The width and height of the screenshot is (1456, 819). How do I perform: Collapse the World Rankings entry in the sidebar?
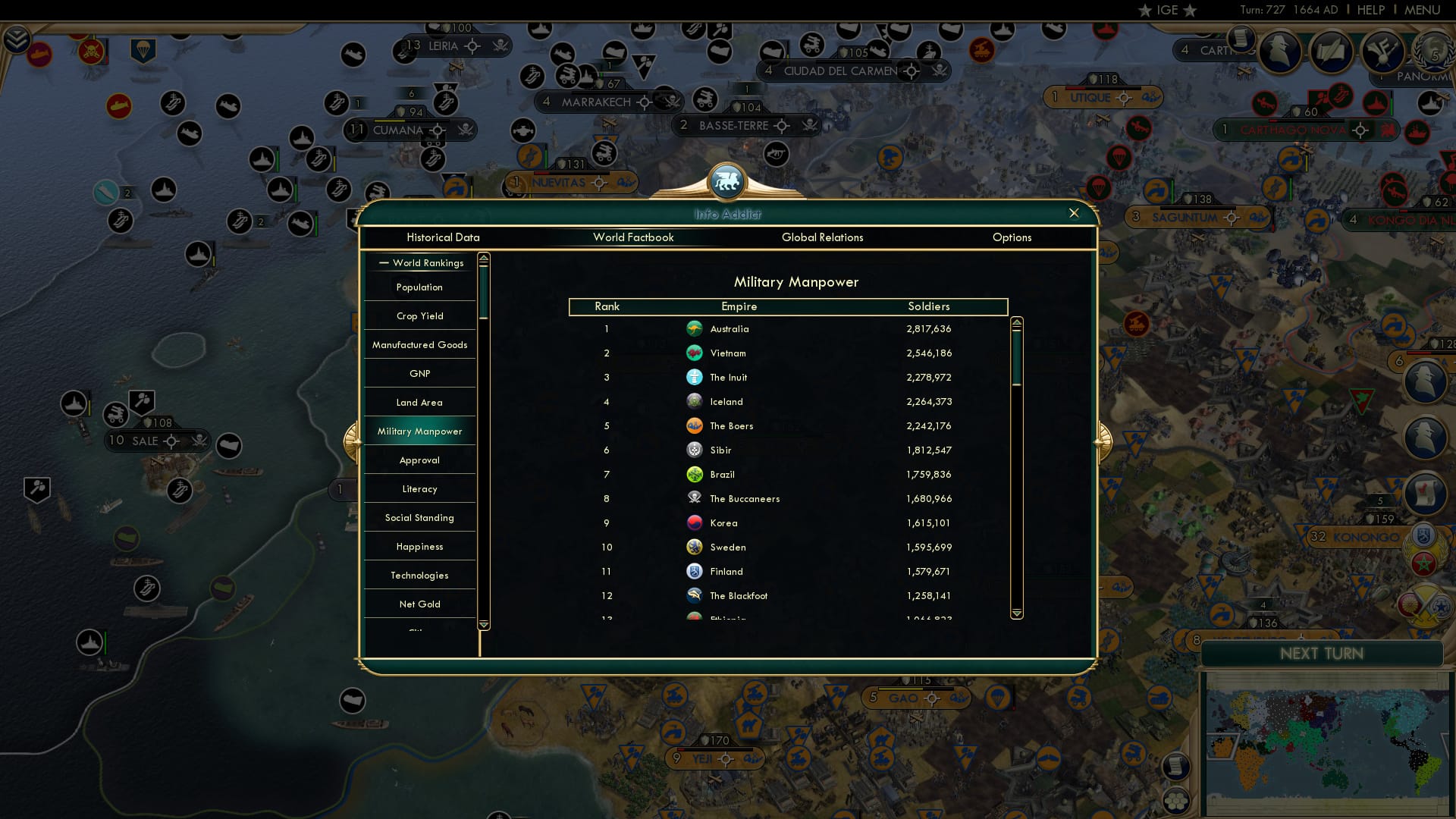[x=384, y=263]
